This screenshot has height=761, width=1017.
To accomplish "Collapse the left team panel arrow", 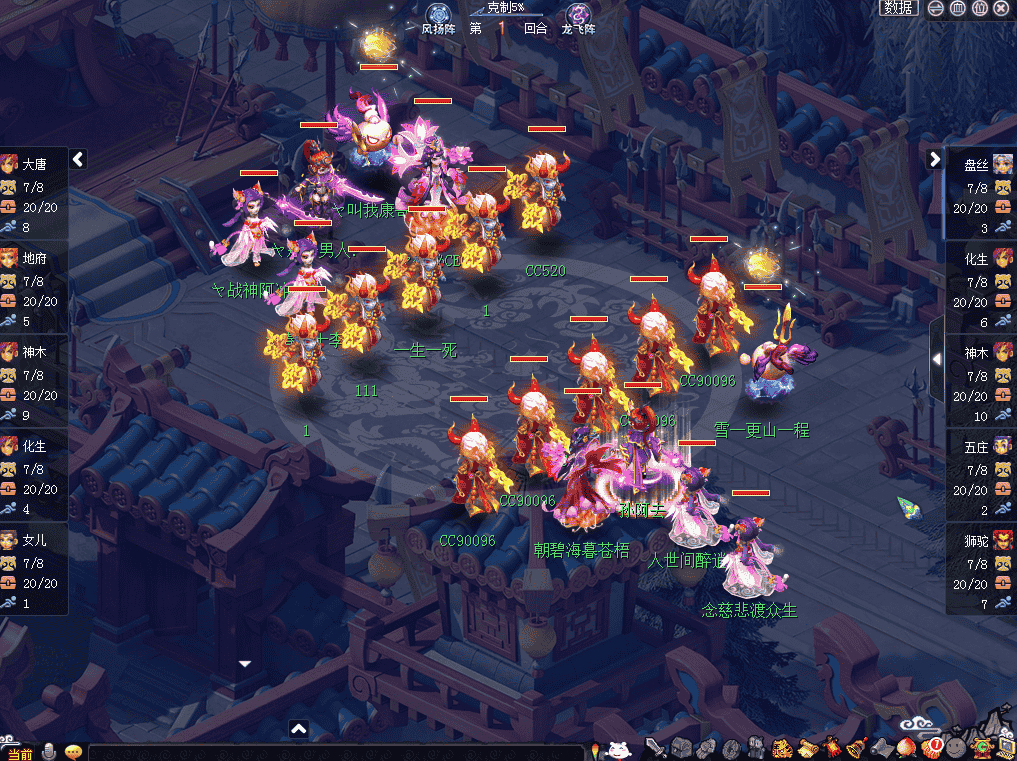I will (x=78, y=159).
